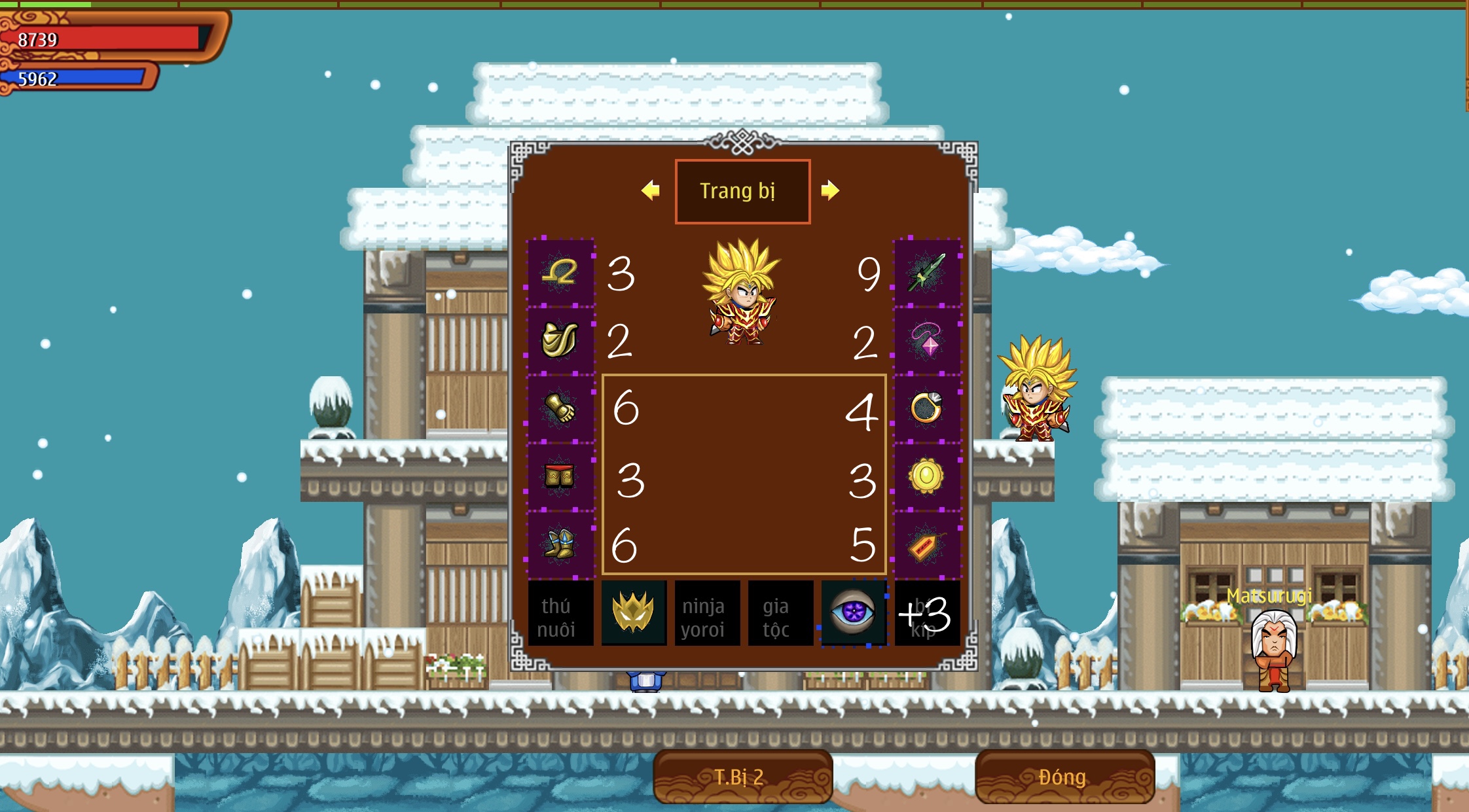Switch to T.Bị 2 equipment set
Image resolution: width=1469 pixels, height=812 pixels.
(742, 777)
